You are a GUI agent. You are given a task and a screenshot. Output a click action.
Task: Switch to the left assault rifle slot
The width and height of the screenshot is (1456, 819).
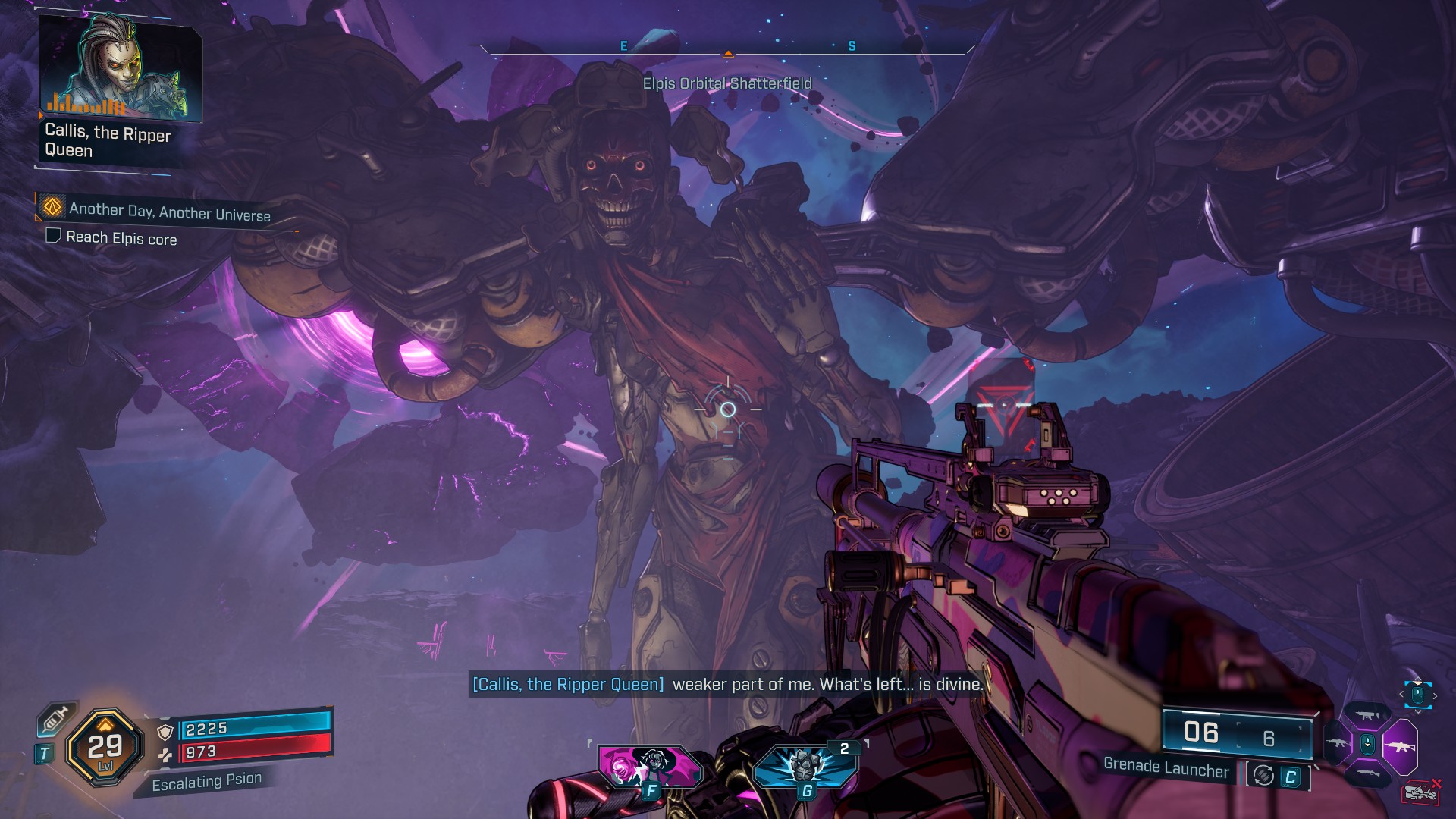pos(1338,743)
